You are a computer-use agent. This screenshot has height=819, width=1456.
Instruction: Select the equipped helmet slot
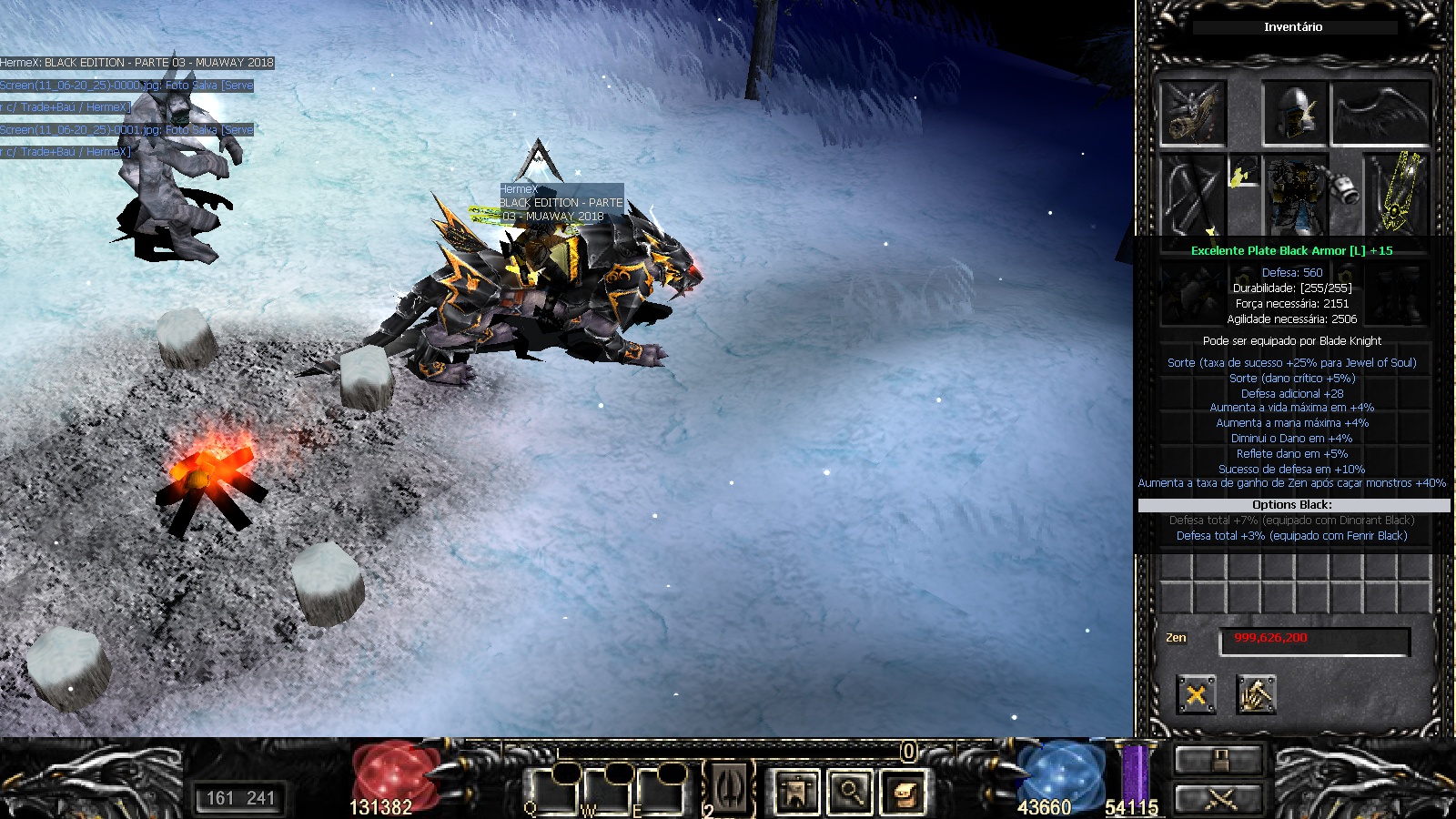click(1294, 113)
